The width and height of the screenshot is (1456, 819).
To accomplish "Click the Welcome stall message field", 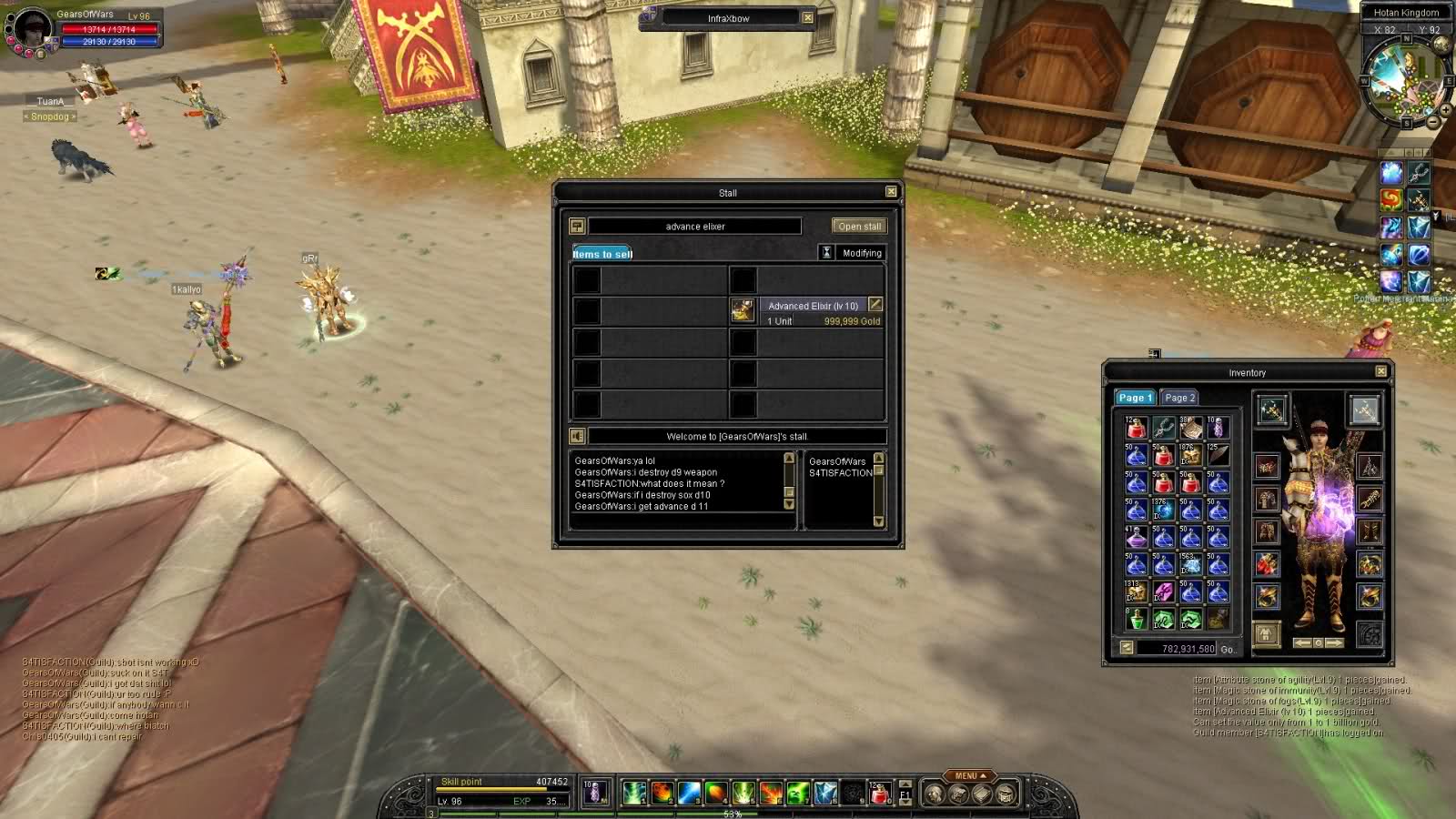I will pyautogui.click(x=736, y=437).
